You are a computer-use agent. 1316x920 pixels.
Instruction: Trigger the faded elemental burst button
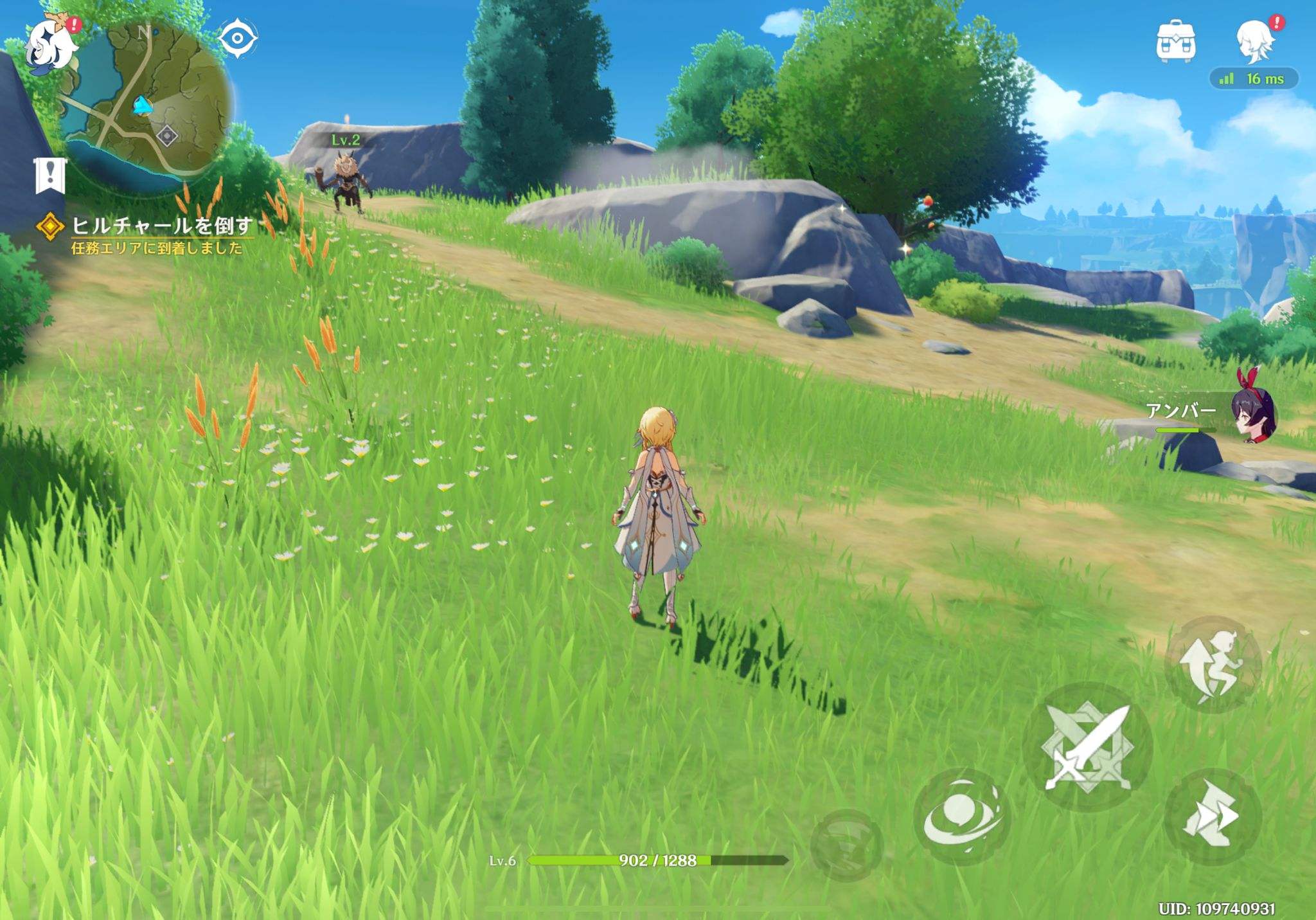coord(846,845)
